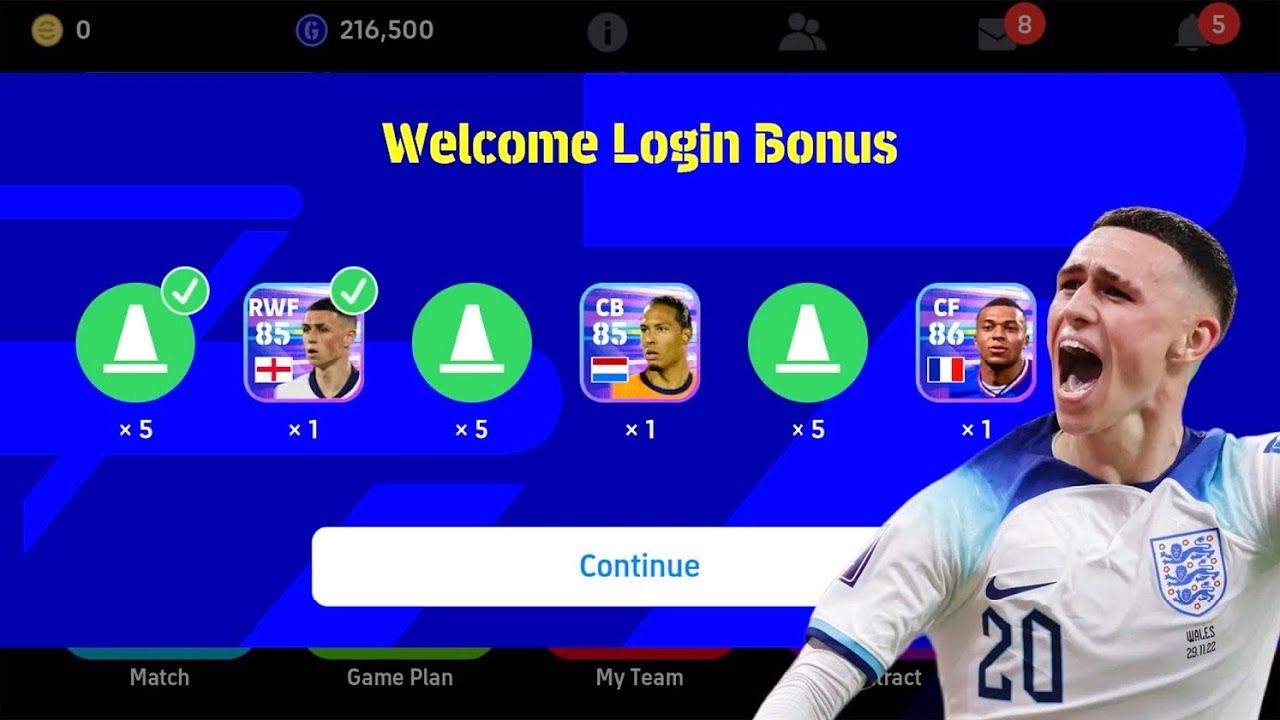Select the rightmost training cone reward icon

pyautogui.click(x=808, y=343)
